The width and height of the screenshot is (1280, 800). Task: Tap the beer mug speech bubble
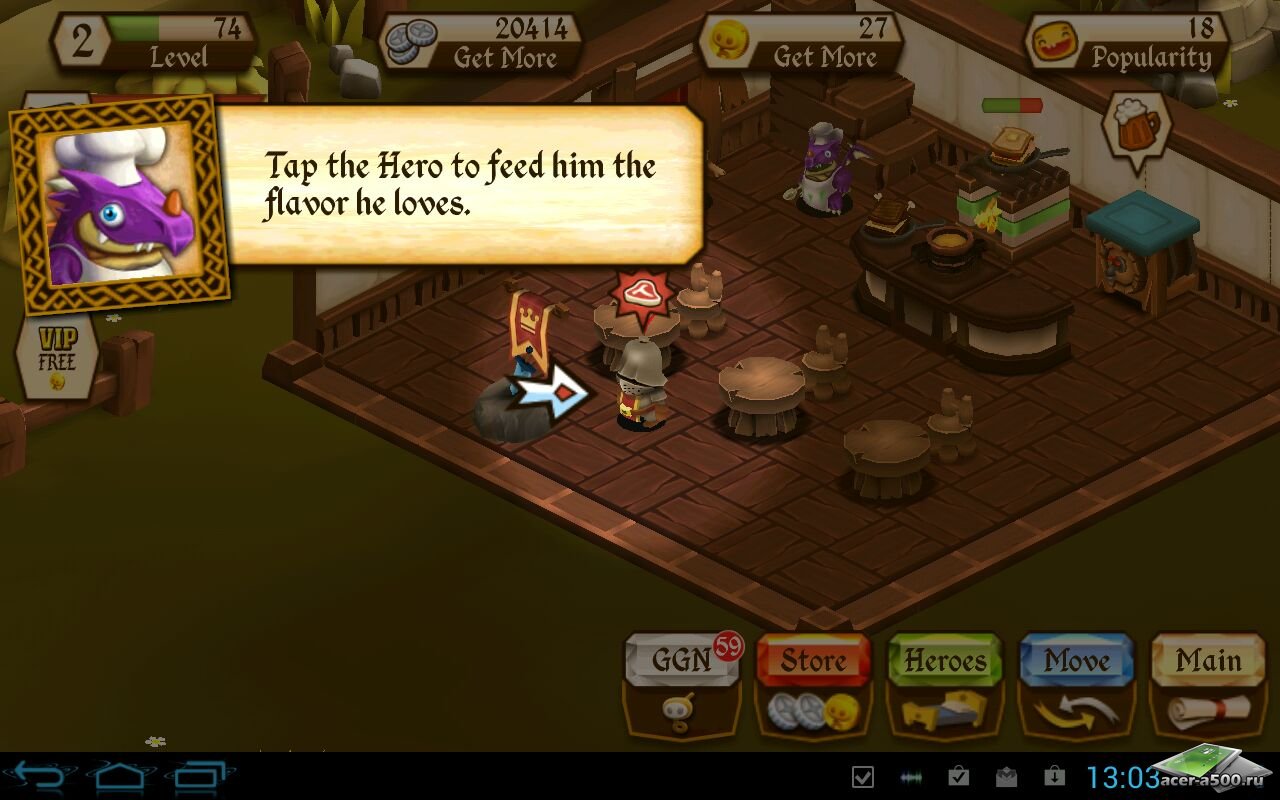click(x=1136, y=124)
